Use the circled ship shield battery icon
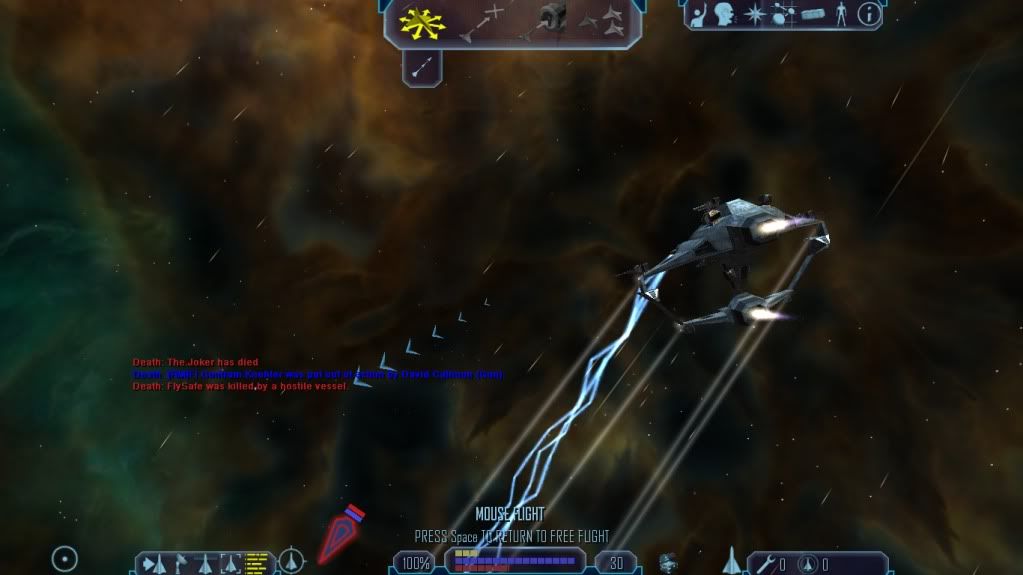Image resolution: width=1023 pixels, height=575 pixels. pos(808,564)
